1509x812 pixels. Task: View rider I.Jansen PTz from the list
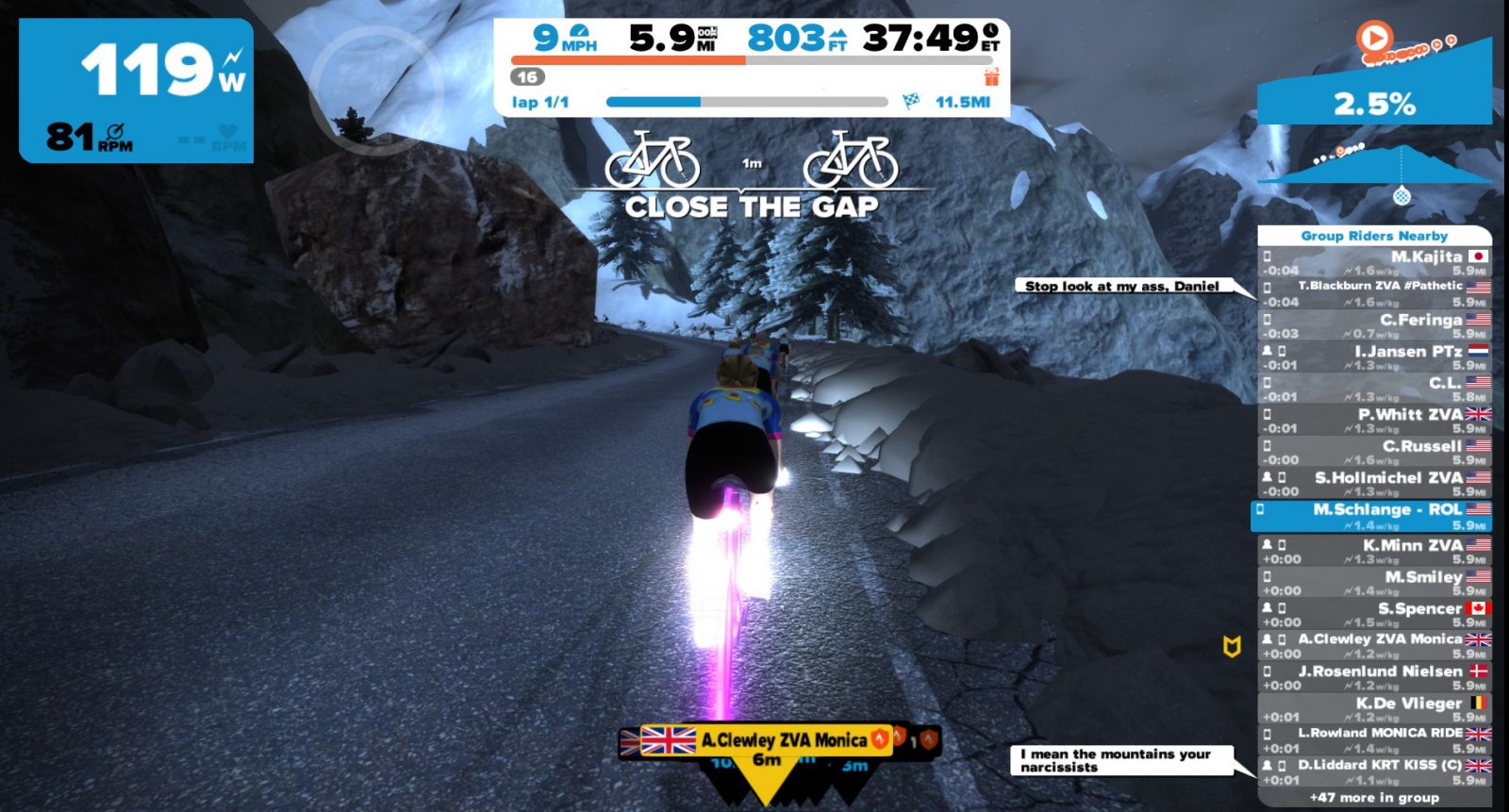point(1374,357)
